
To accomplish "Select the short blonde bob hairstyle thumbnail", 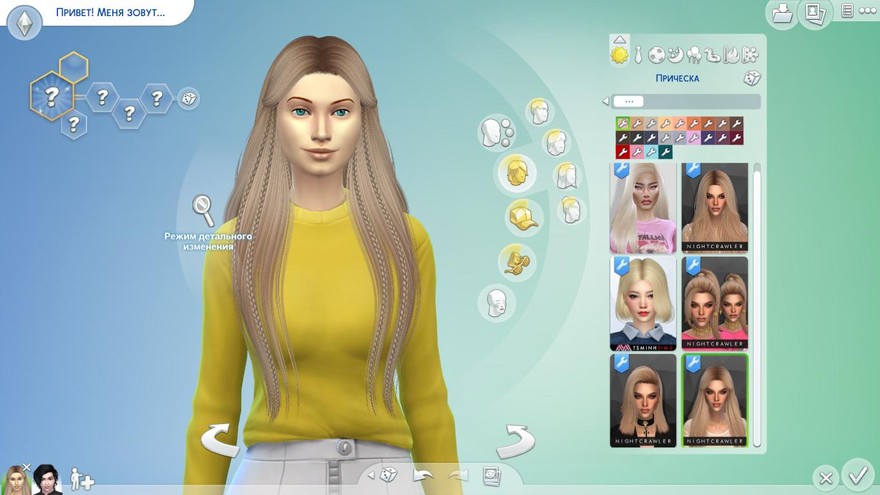I will [643, 301].
